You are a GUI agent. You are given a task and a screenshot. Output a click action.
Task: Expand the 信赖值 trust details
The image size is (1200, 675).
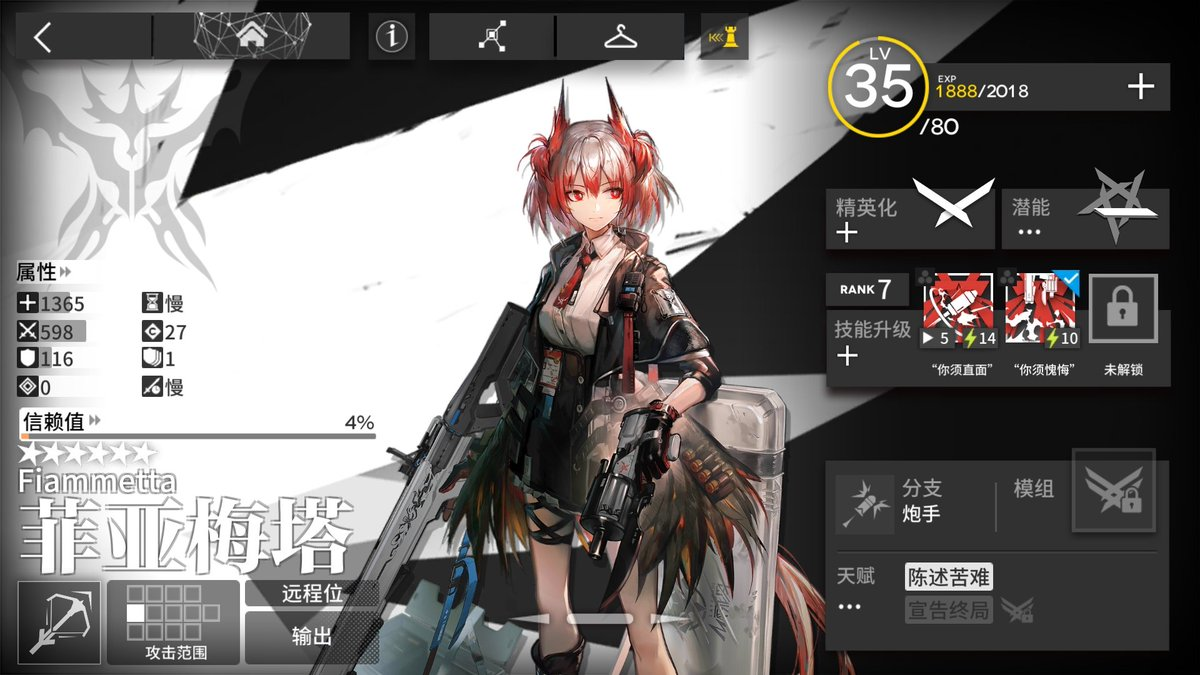coord(60,421)
